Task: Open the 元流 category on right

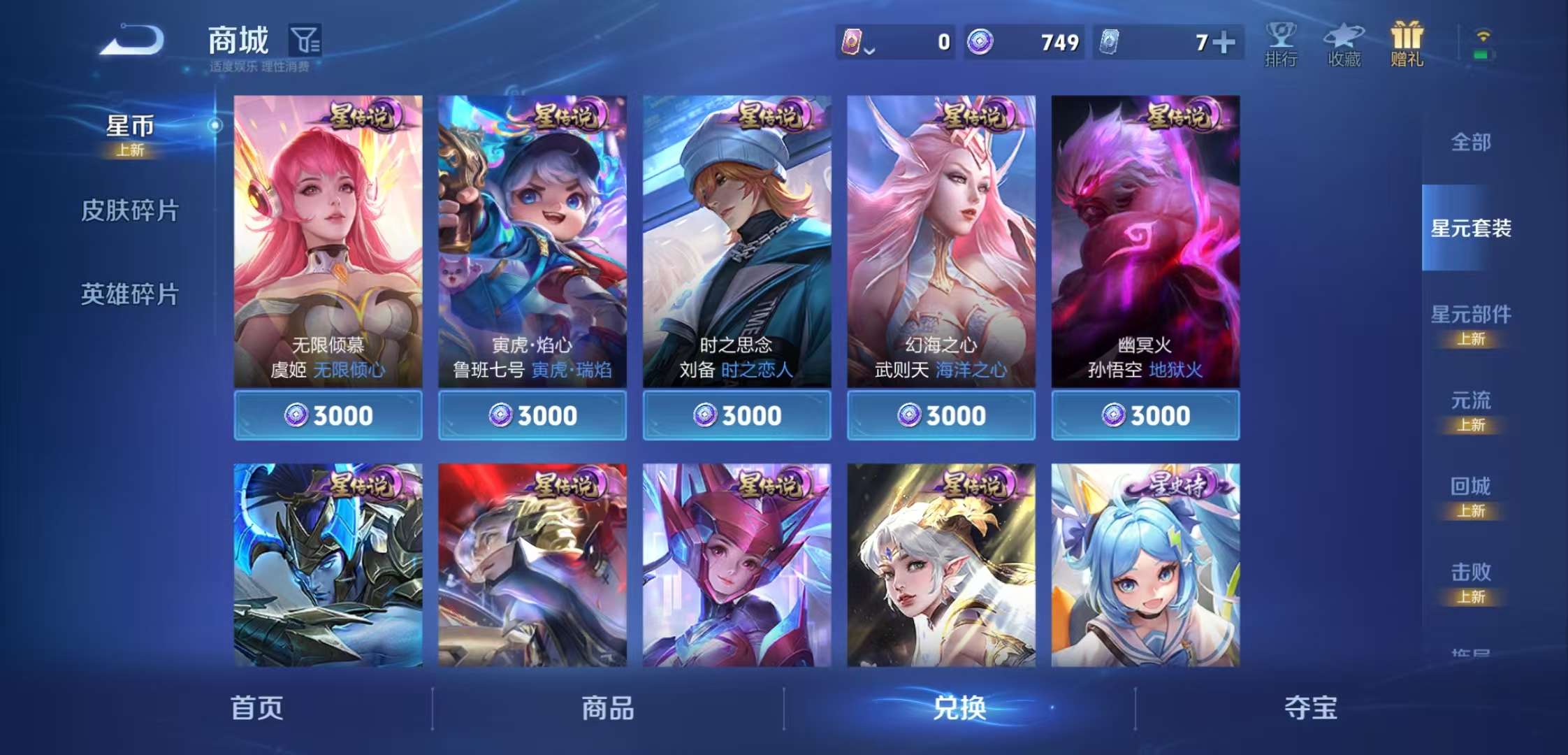Action: click(x=1470, y=400)
